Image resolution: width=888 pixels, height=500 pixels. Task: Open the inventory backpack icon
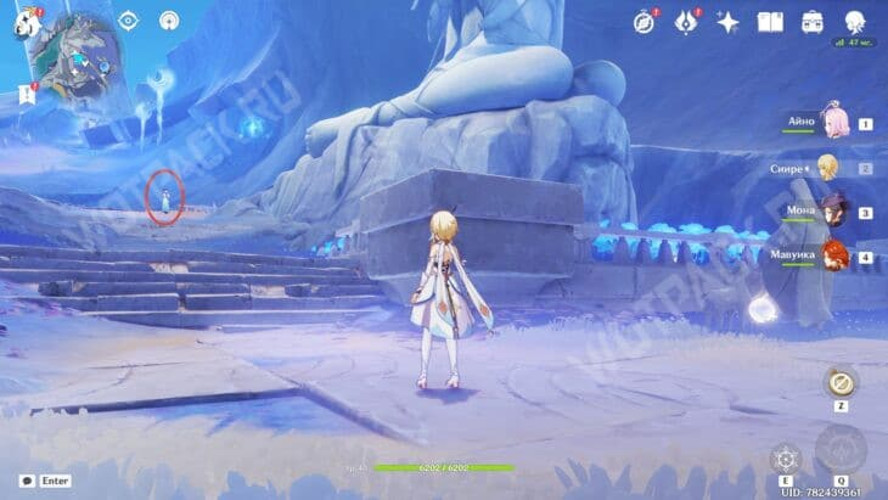tap(812, 22)
